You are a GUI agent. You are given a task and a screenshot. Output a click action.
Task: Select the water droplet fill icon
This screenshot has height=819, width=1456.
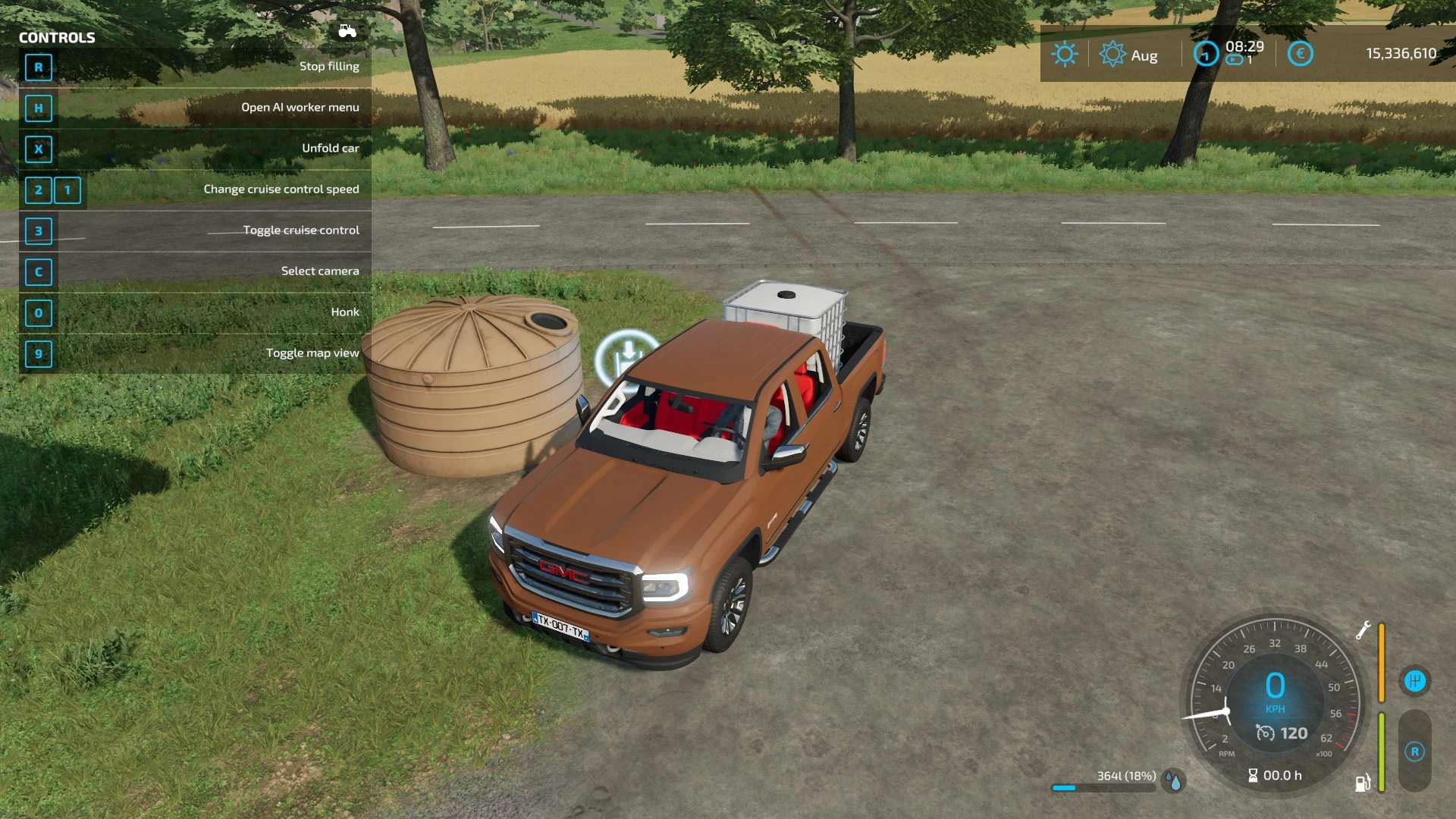[1175, 780]
